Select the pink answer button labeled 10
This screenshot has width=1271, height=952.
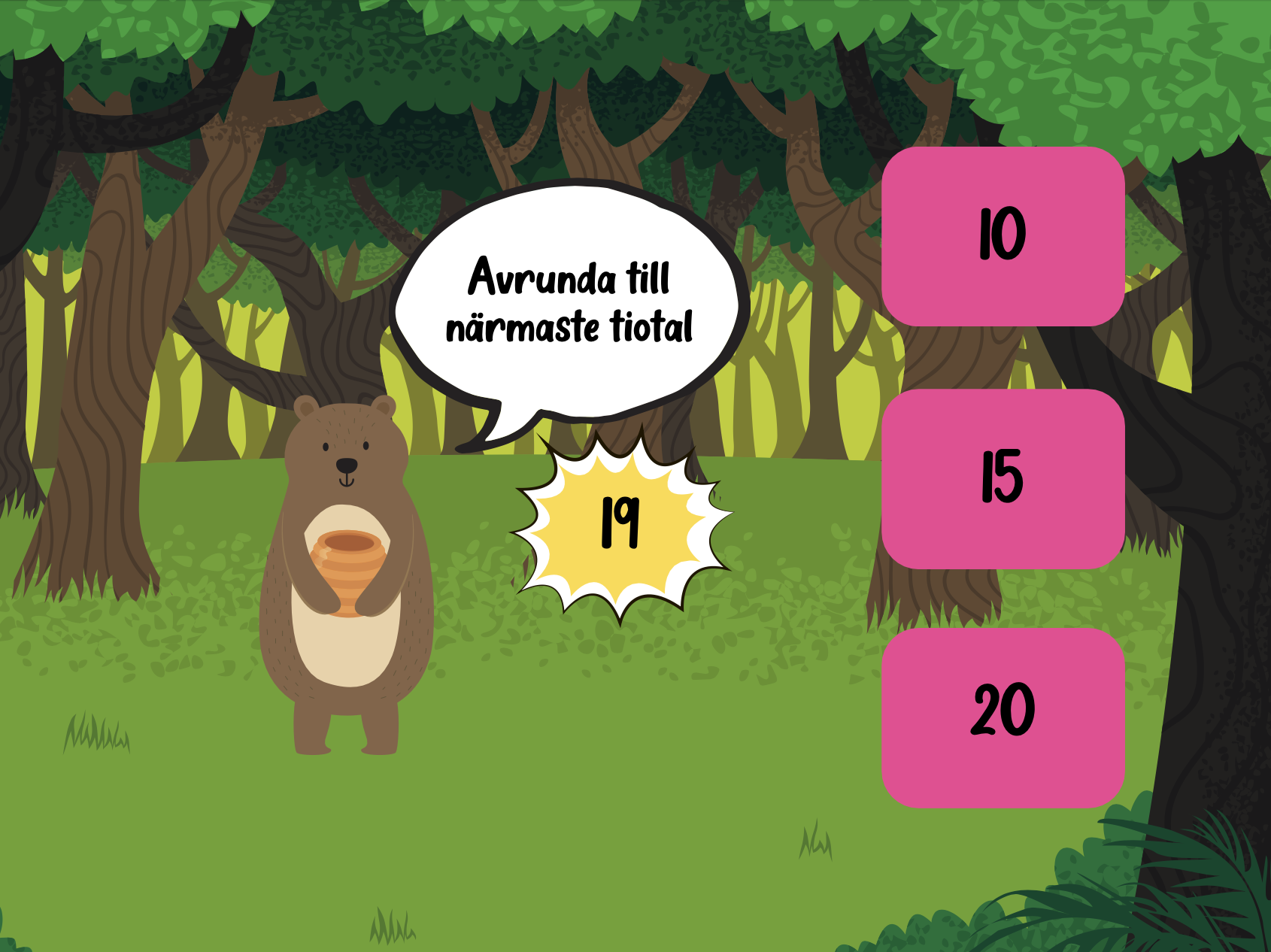(1003, 236)
